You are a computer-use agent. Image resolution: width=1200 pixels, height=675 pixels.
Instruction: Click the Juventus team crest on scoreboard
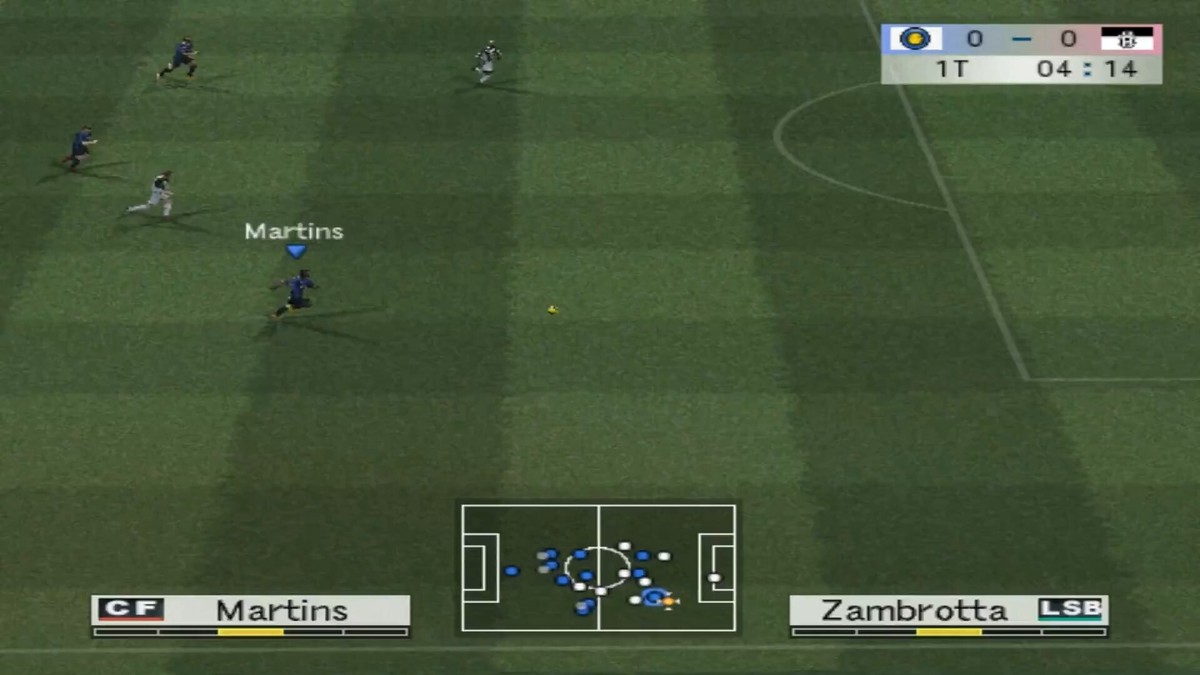tap(1127, 39)
